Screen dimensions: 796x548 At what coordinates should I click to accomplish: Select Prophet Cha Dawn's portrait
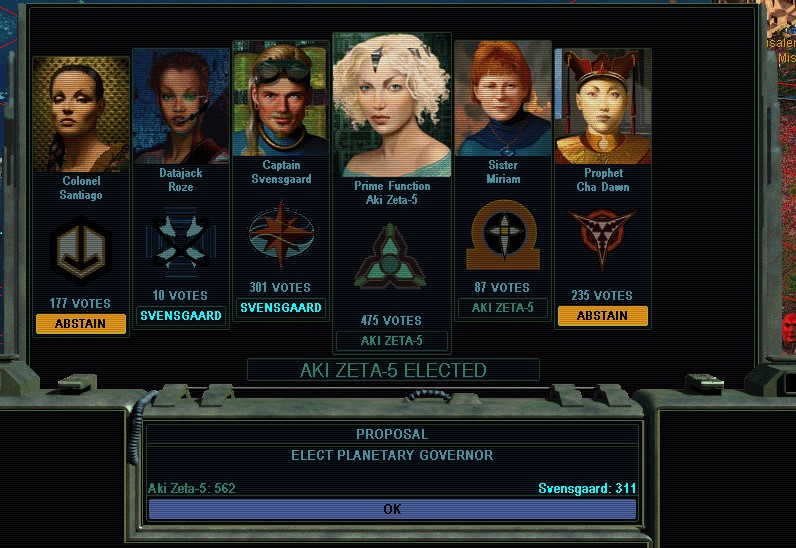coord(603,108)
